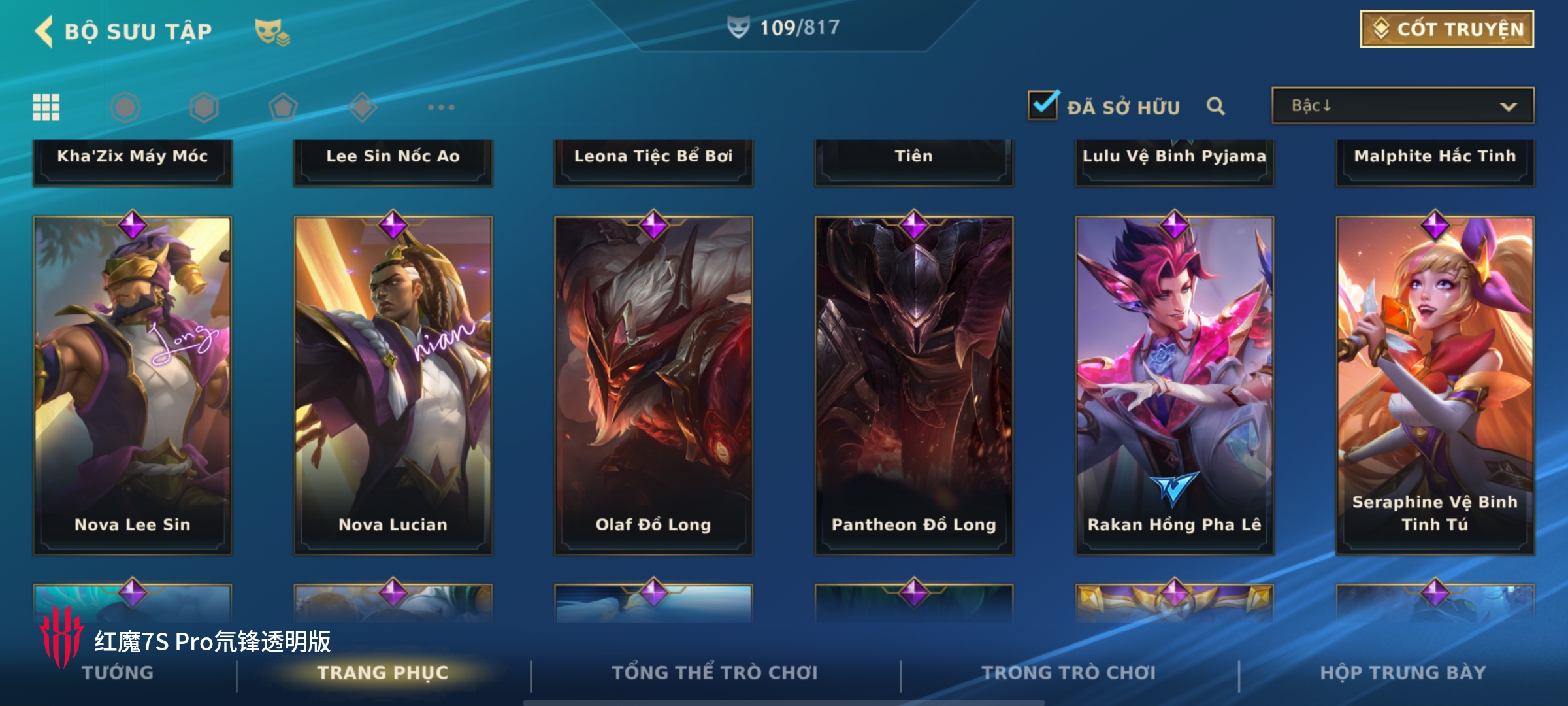Open the Pantheon Đồ Long skin card
The height and width of the screenshot is (706, 1568).
(x=913, y=386)
